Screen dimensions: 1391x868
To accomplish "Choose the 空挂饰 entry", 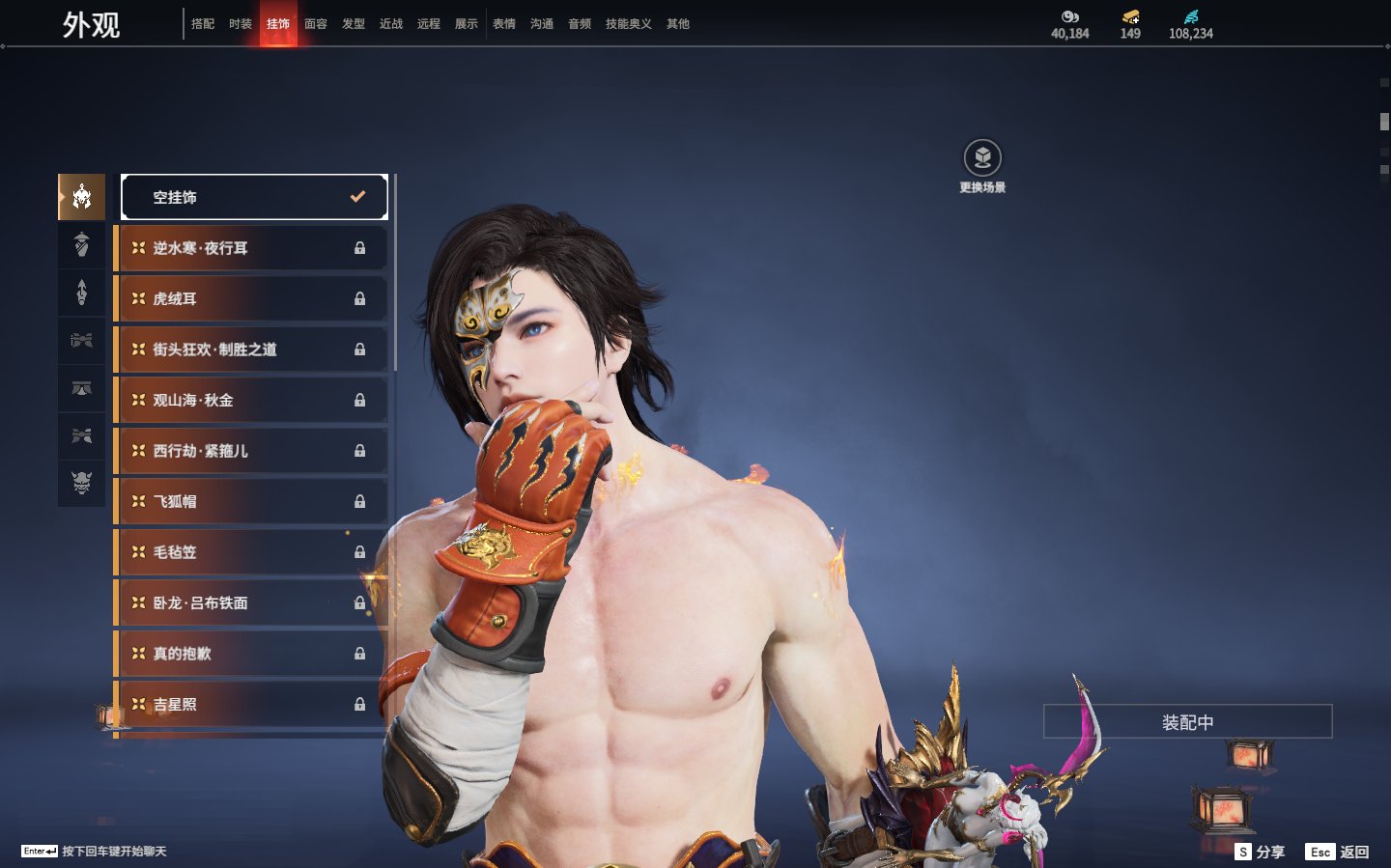I will click(254, 197).
